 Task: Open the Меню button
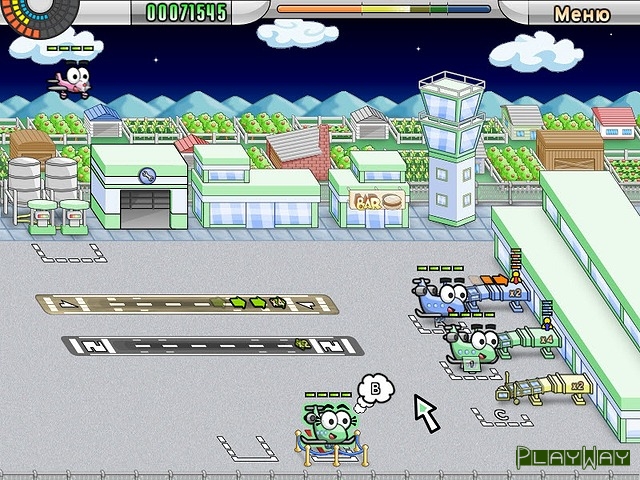coord(581,14)
